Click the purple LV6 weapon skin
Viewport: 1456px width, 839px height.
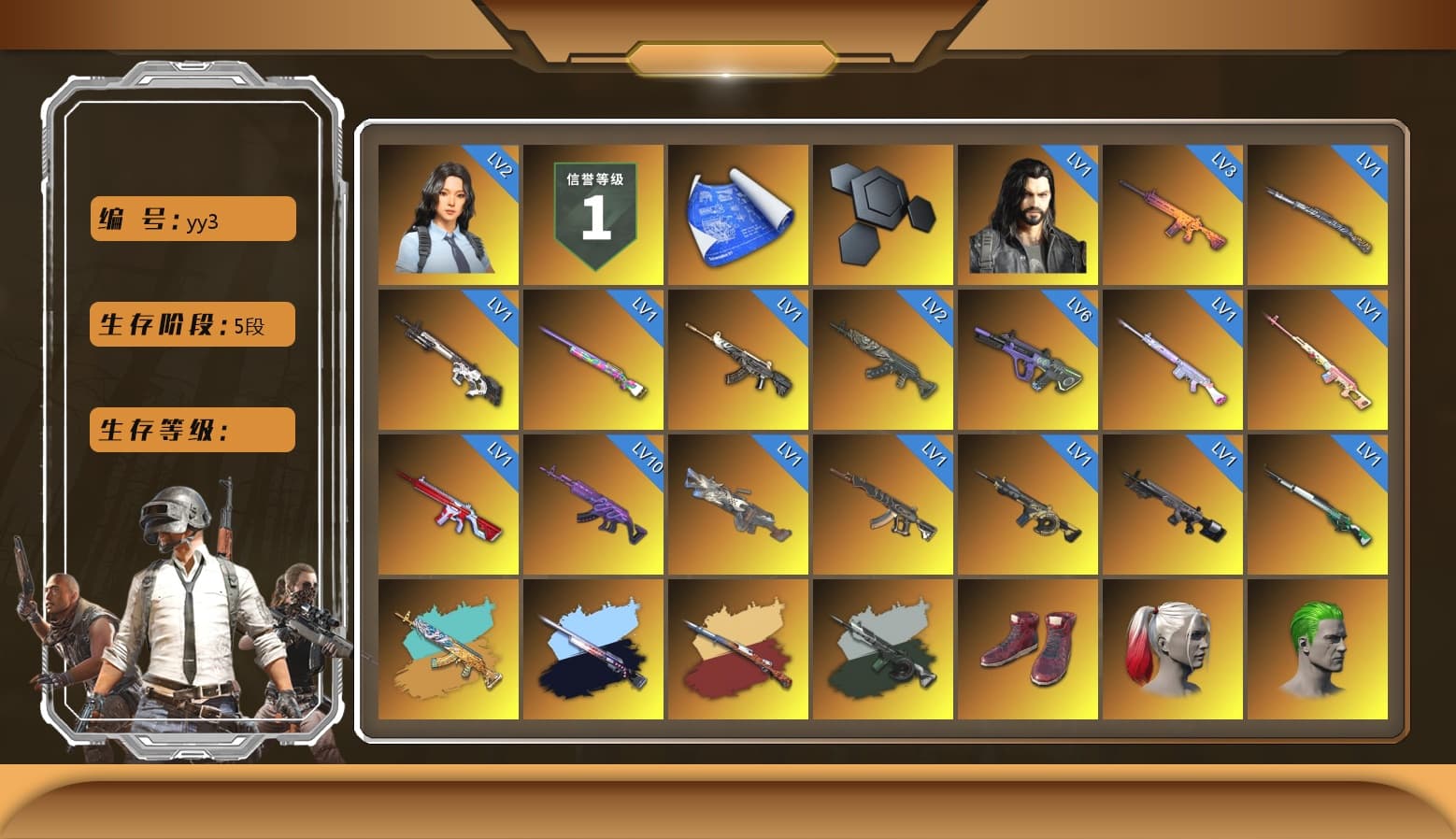click(1028, 360)
